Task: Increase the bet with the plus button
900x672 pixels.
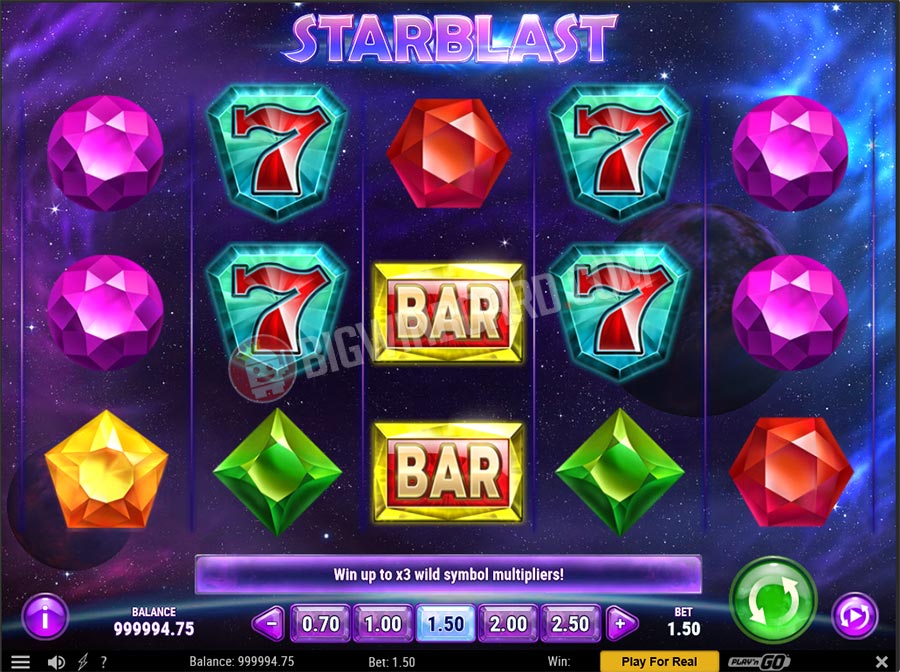Action: (622, 623)
